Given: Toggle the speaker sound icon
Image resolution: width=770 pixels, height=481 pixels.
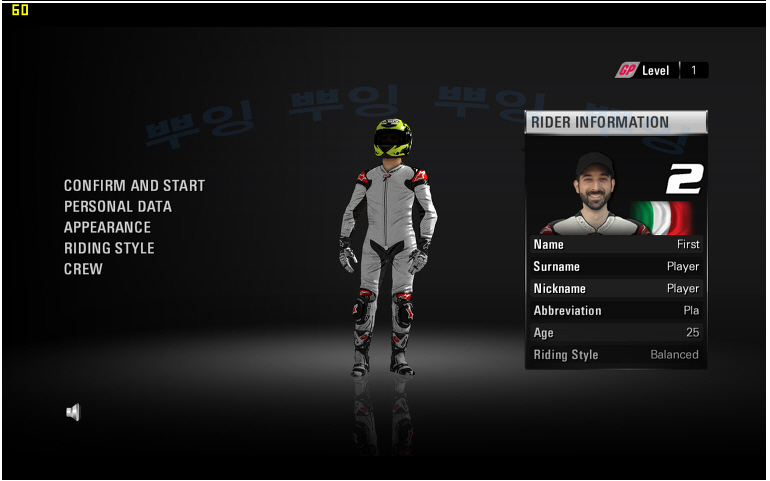Looking at the screenshot, I should 73,412.
